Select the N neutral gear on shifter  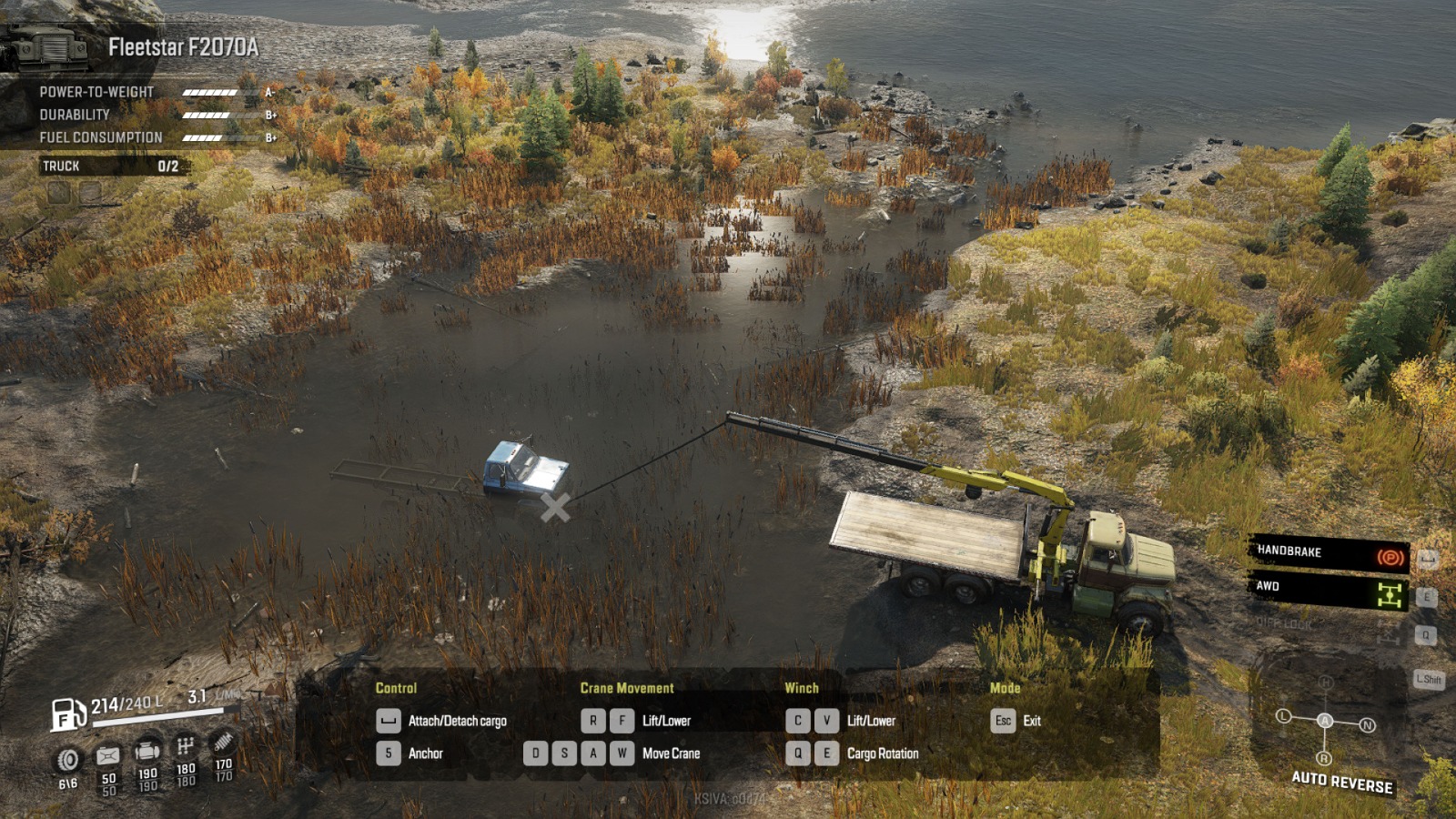pos(1367,725)
